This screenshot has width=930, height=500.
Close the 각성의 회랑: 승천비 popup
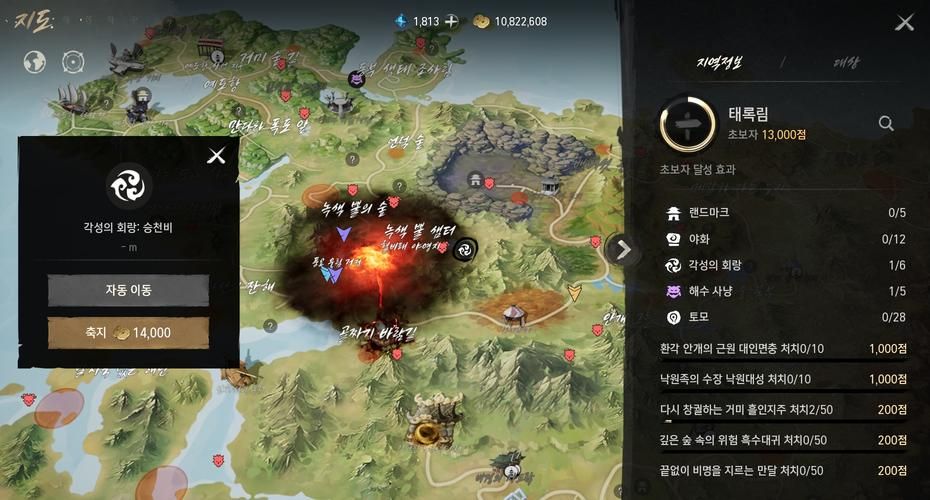tap(216, 155)
